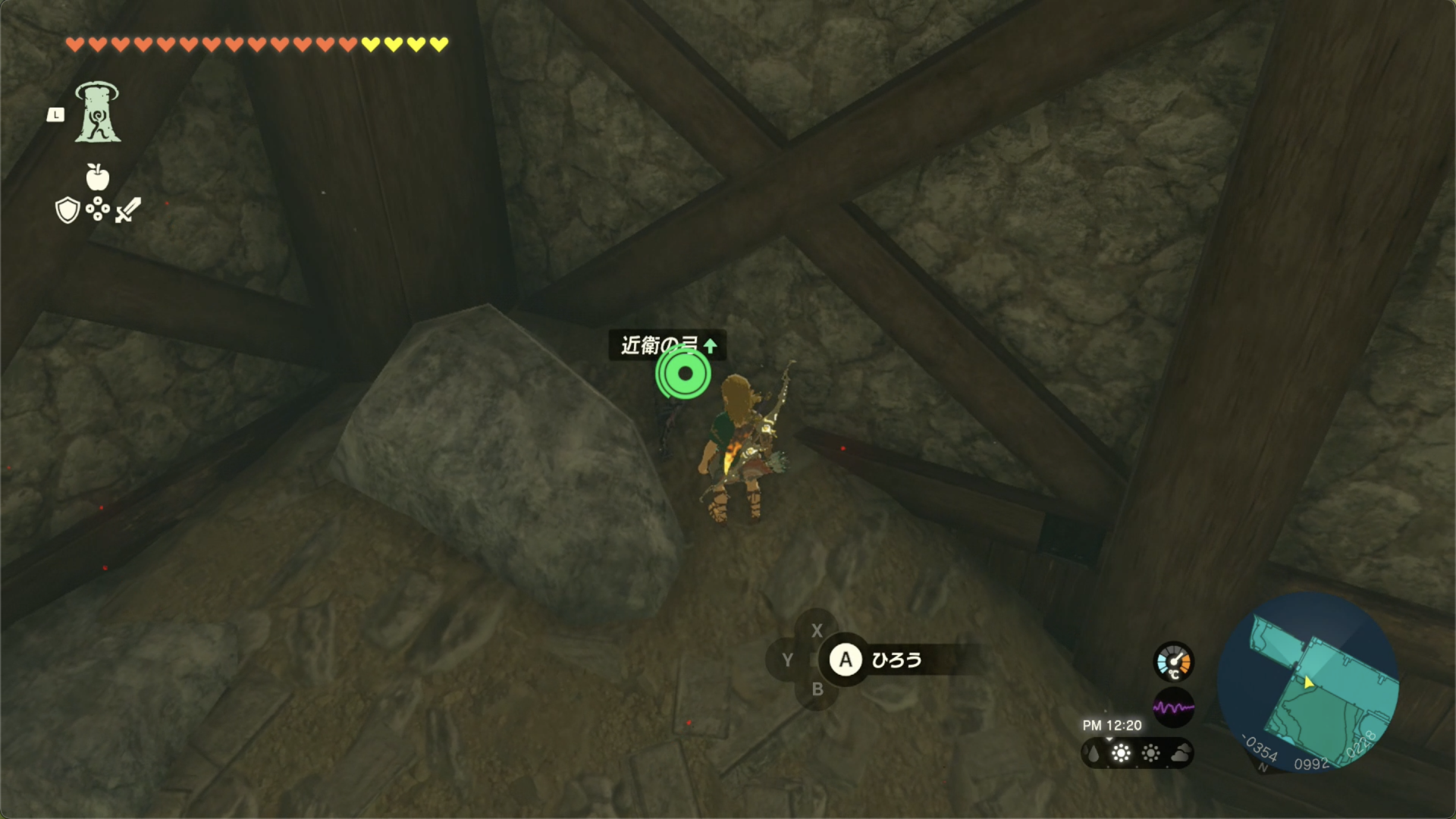Click the d-pad materials icon beside the shield

point(96,211)
